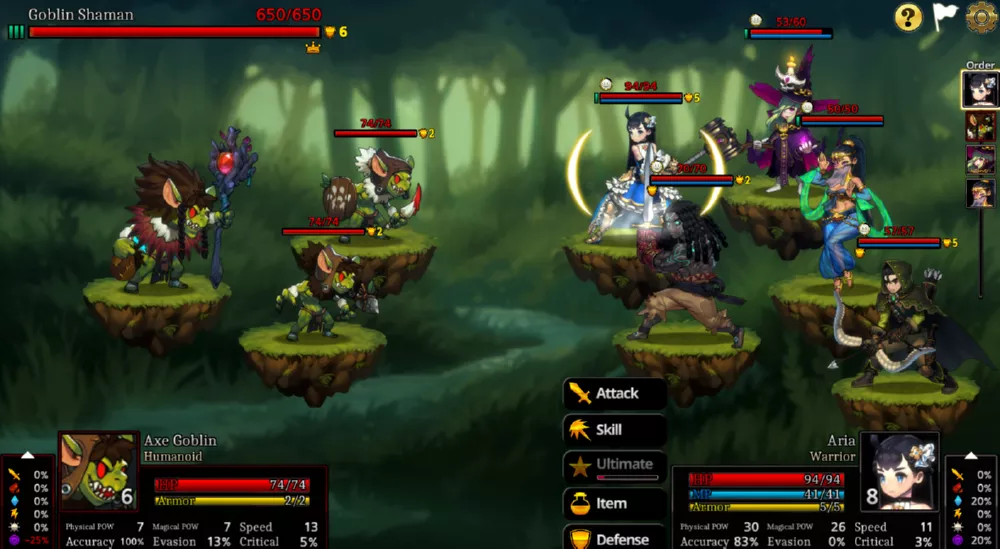Choose the Defense command

click(614, 538)
